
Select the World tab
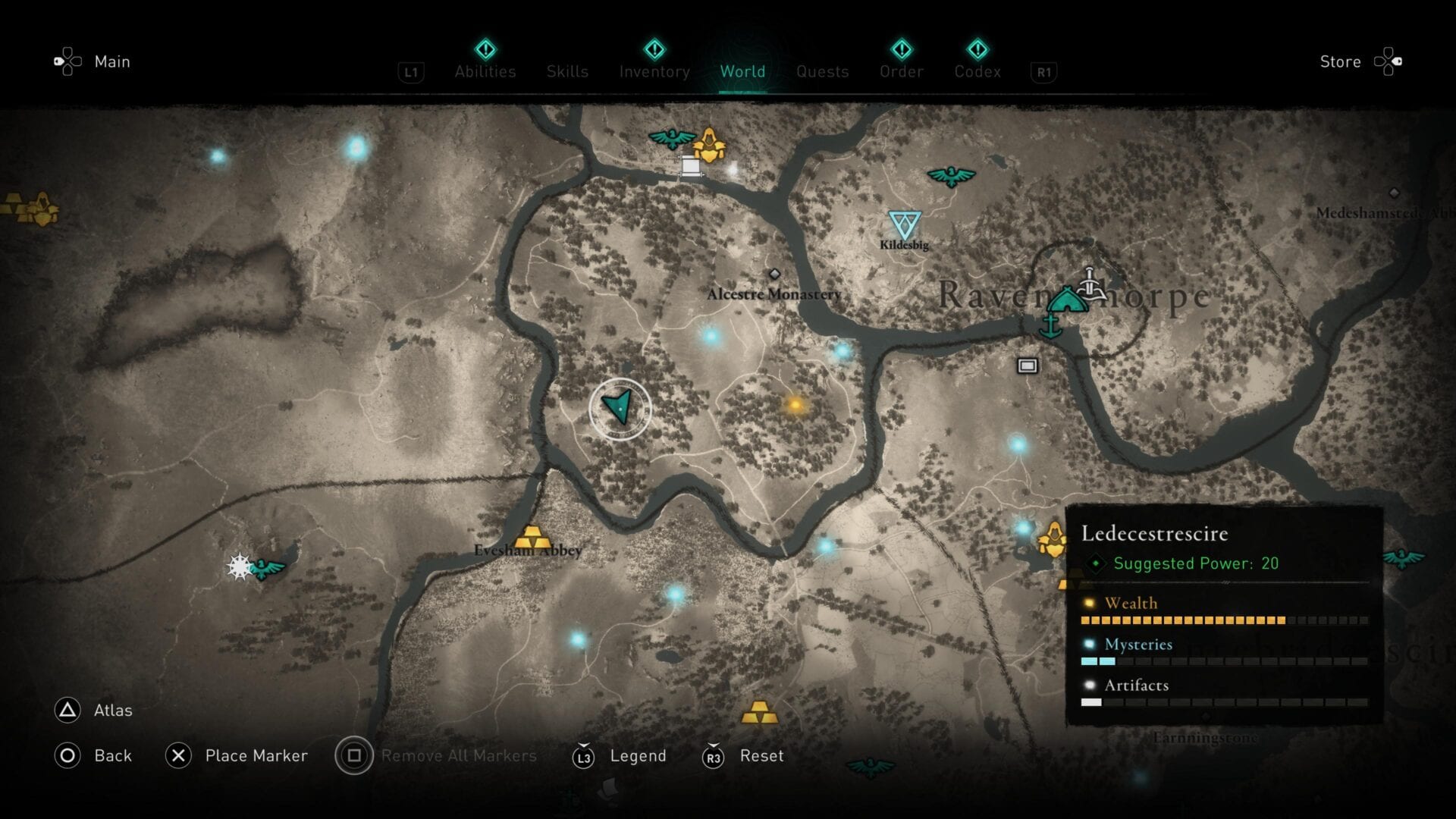[x=742, y=71]
